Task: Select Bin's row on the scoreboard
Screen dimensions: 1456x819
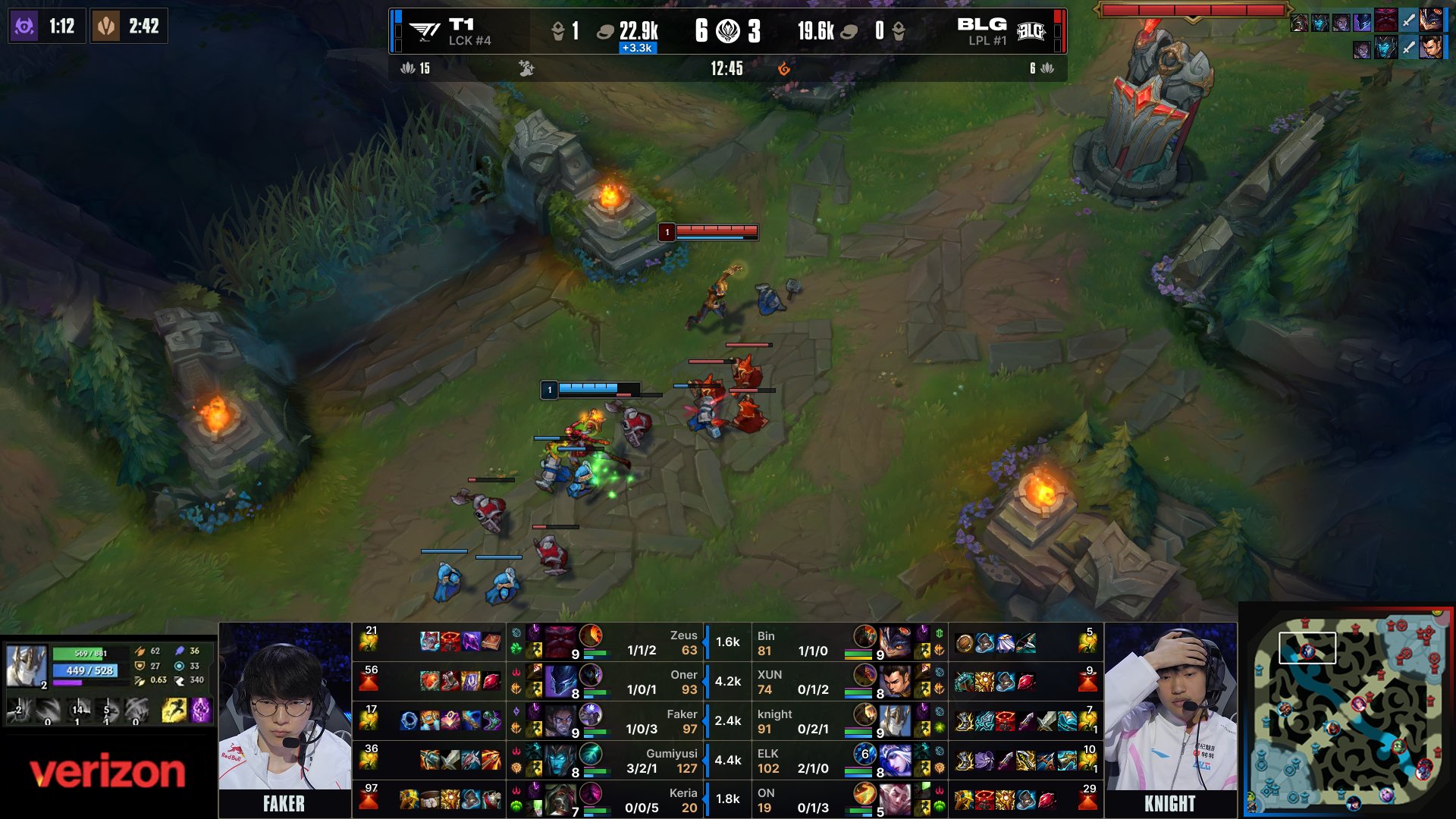Action: click(x=849, y=642)
